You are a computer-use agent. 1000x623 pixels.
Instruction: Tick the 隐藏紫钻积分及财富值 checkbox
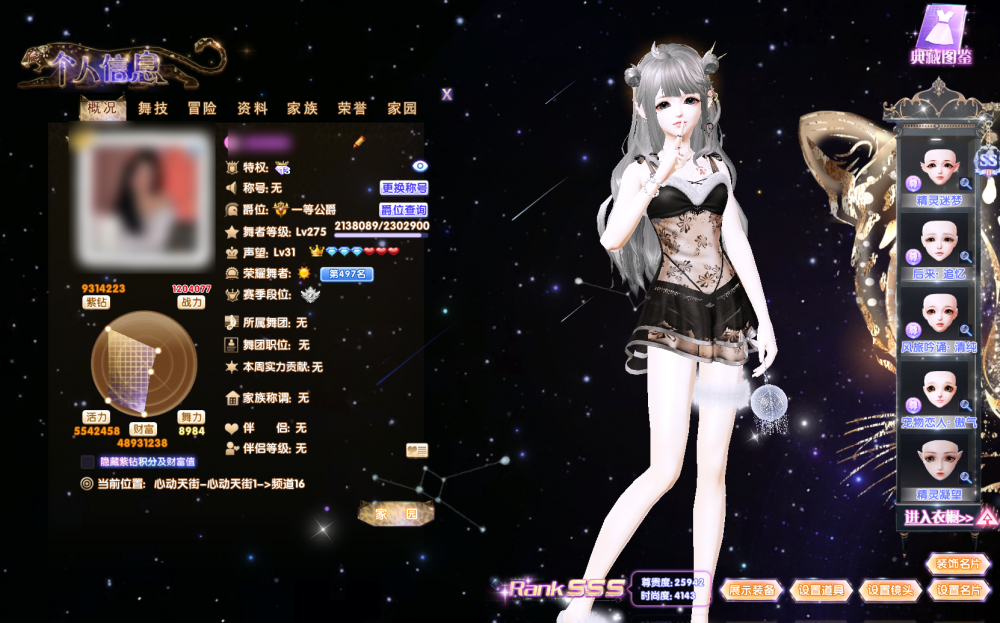(88, 462)
